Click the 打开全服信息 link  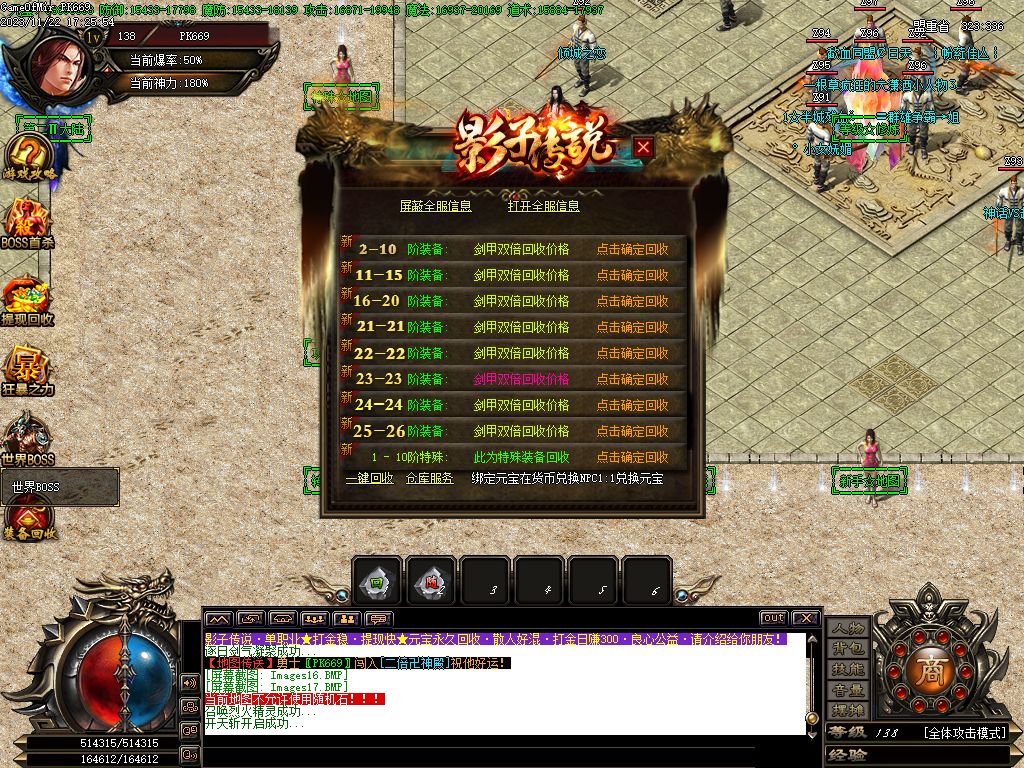pyautogui.click(x=543, y=206)
